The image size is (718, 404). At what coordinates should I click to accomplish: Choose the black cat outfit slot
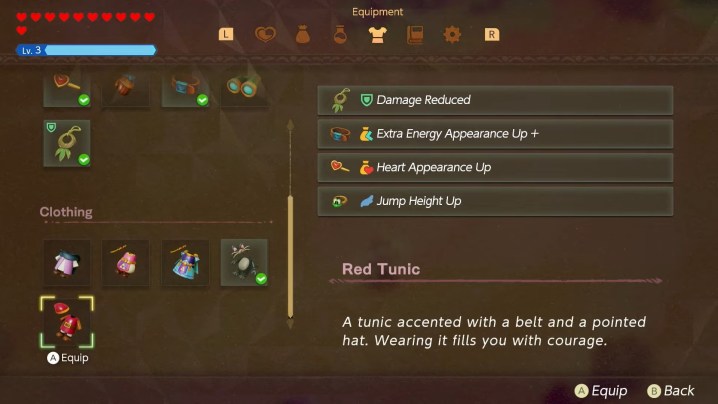point(243,263)
